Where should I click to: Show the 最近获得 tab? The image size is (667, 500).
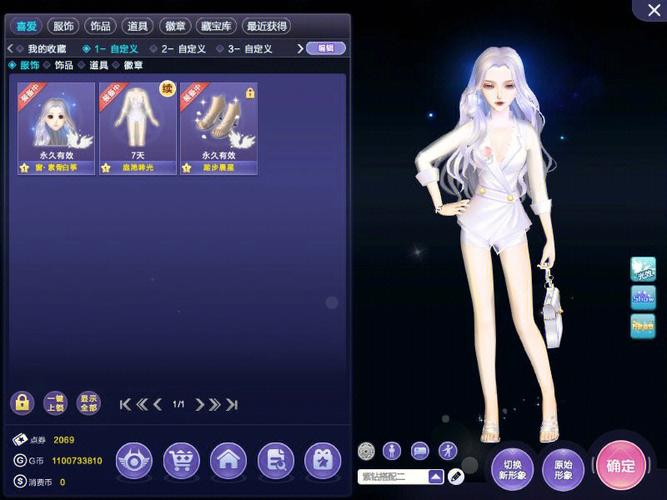266,26
